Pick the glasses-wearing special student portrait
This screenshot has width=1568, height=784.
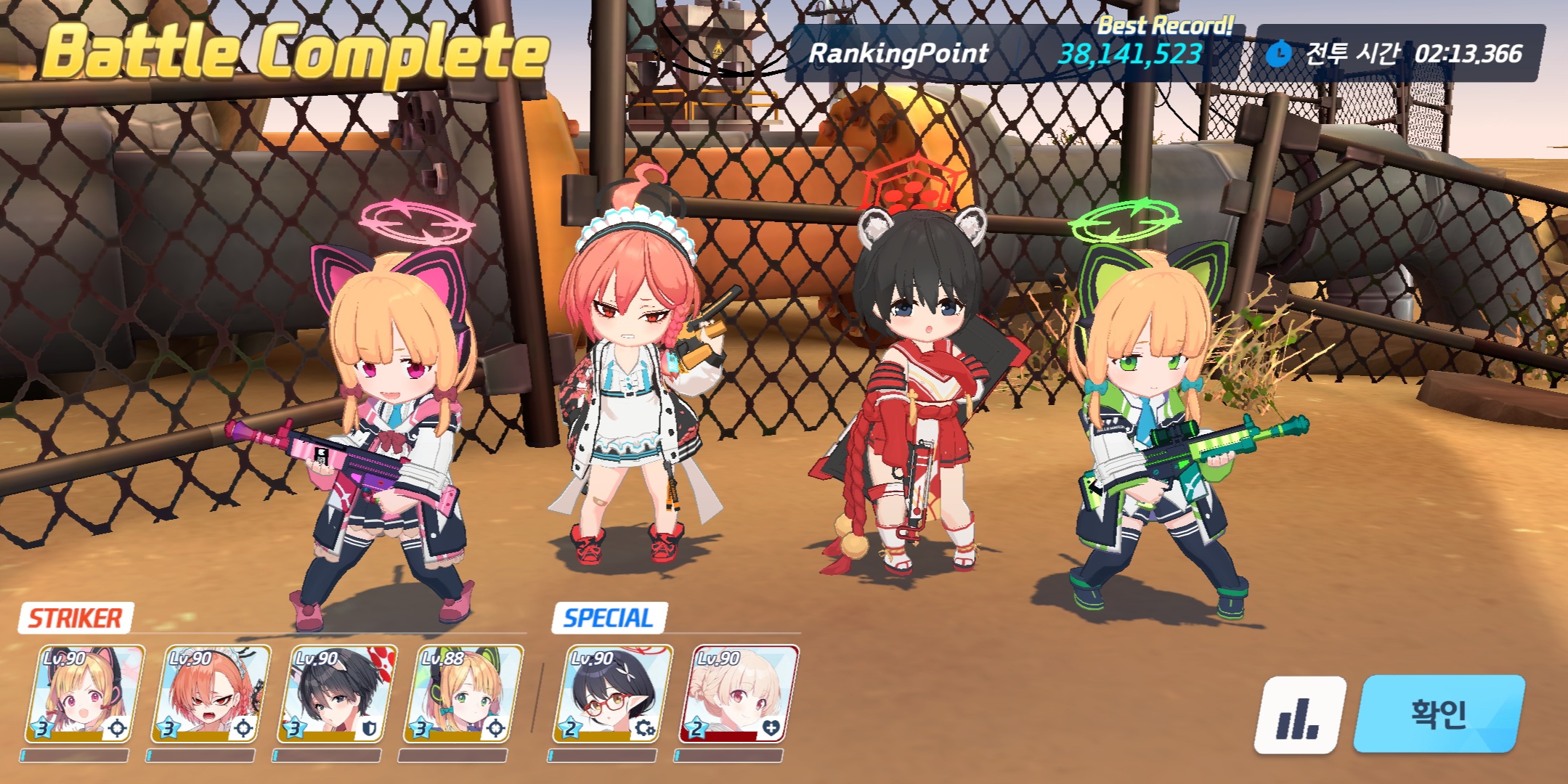click(613, 695)
